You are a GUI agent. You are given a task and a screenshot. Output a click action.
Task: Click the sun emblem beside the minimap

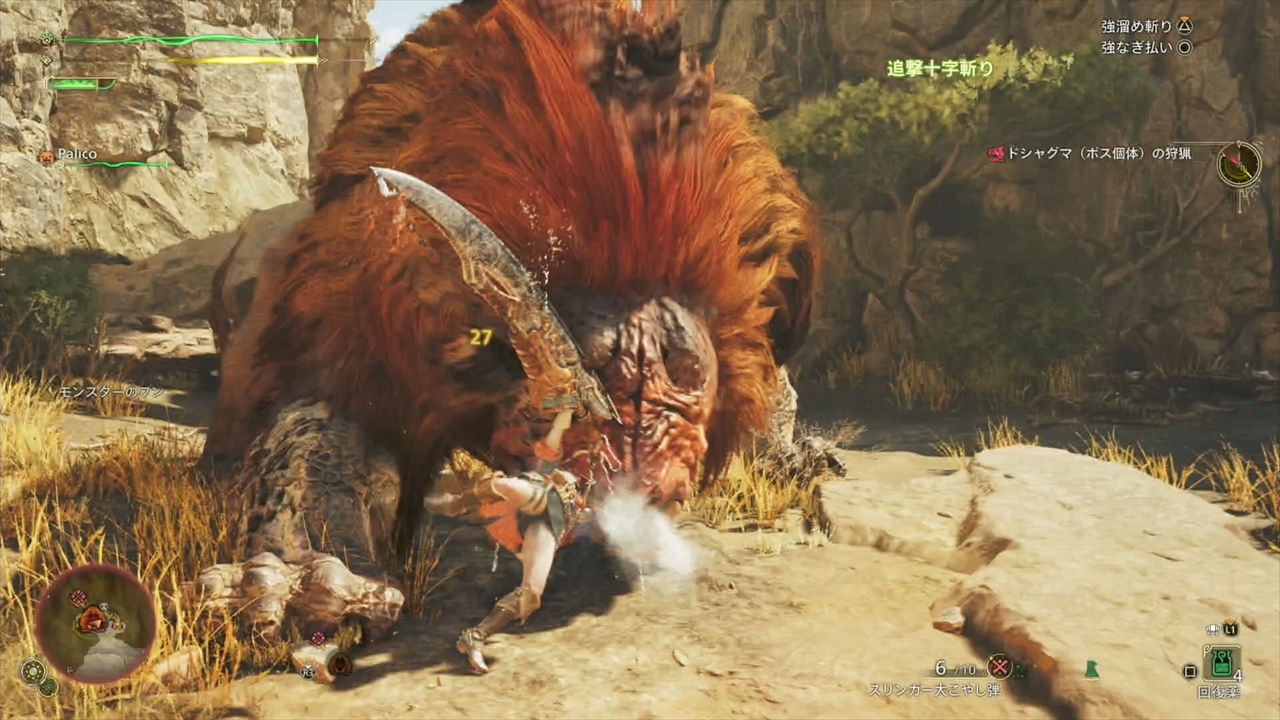tap(32, 672)
